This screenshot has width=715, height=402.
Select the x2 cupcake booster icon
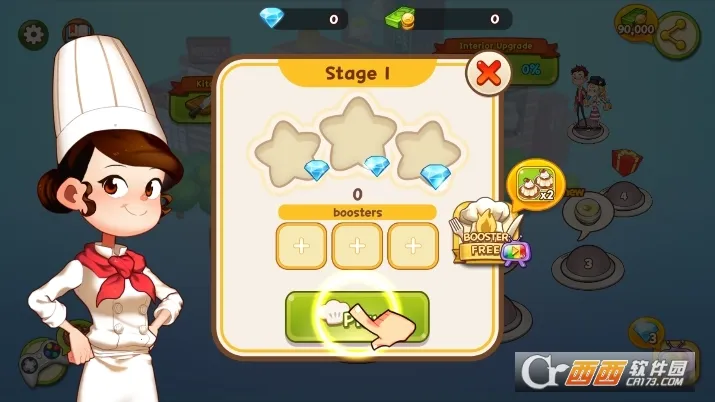537,181
